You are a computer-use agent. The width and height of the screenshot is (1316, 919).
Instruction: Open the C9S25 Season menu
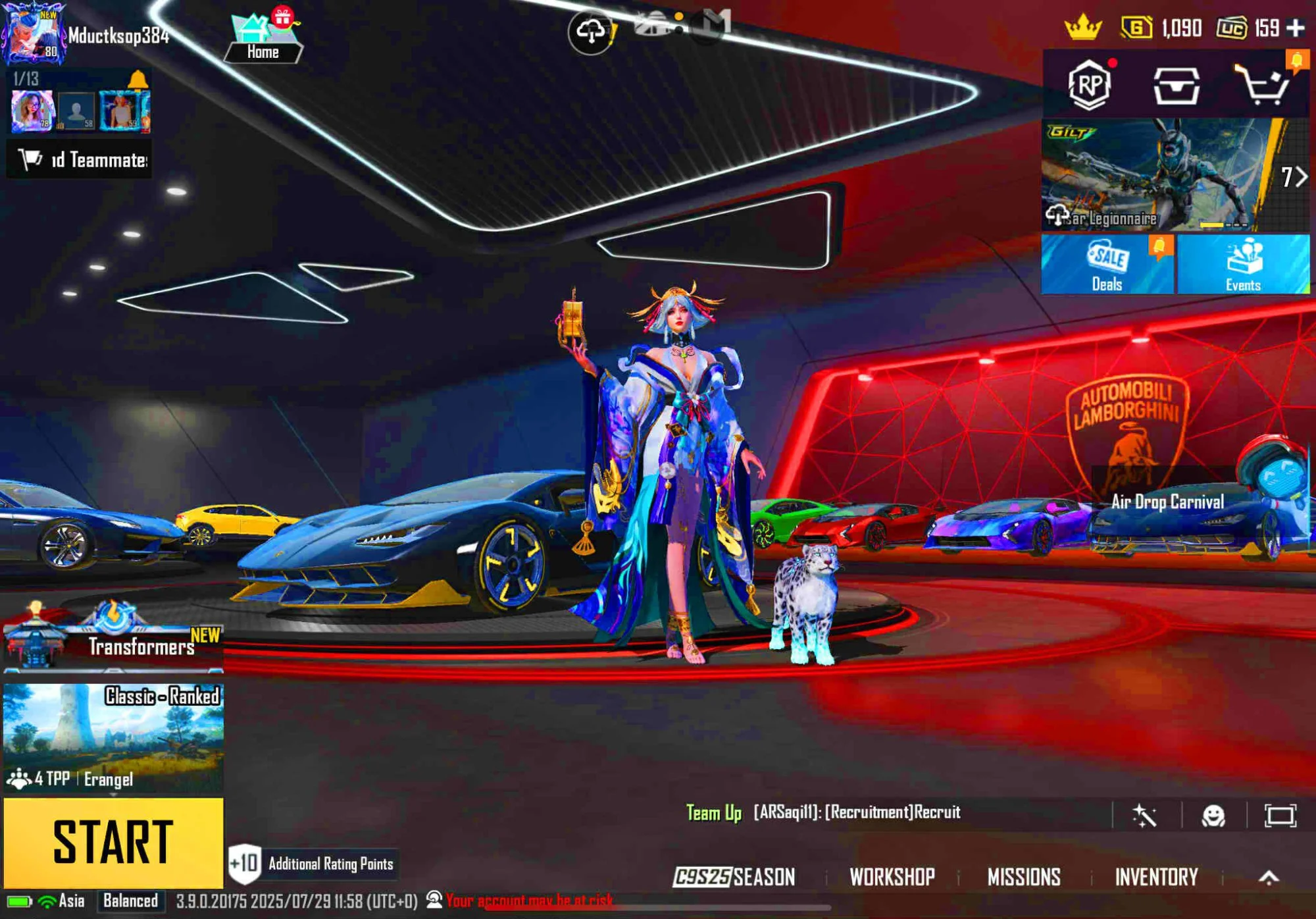[x=734, y=877]
